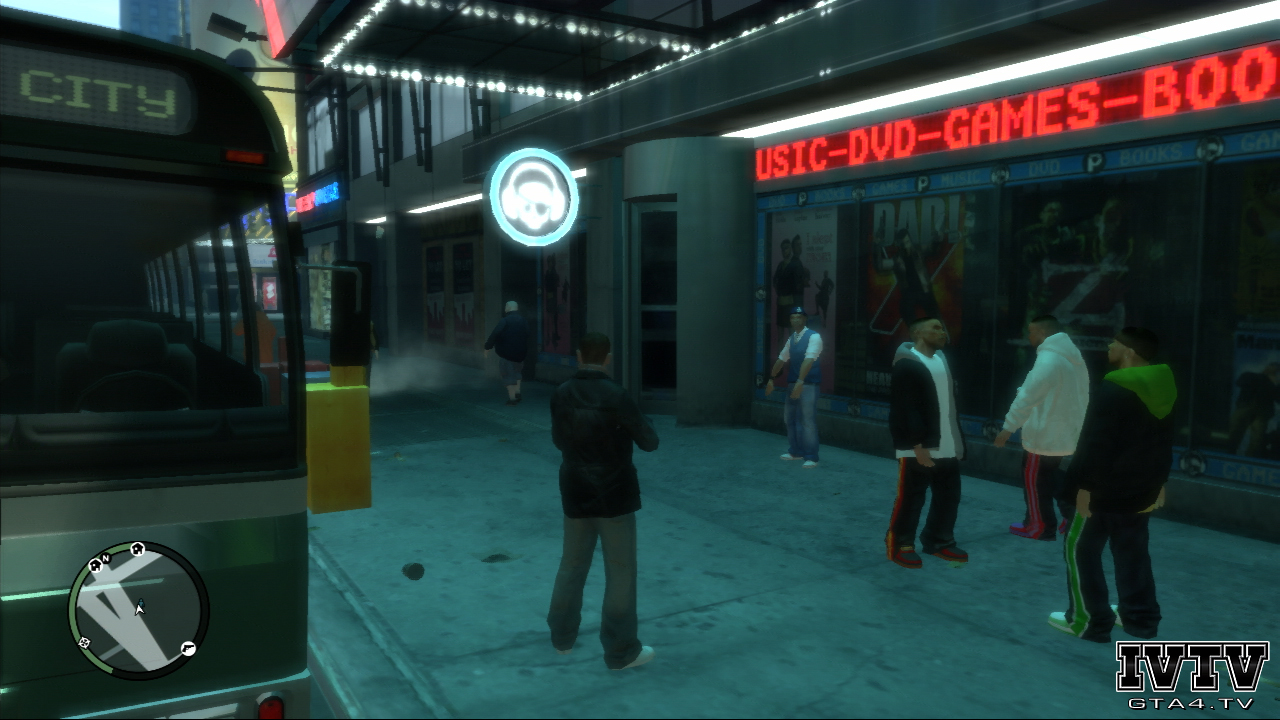Select the north compass marker on minimap
The height and width of the screenshot is (720, 1280).
(104, 557)
